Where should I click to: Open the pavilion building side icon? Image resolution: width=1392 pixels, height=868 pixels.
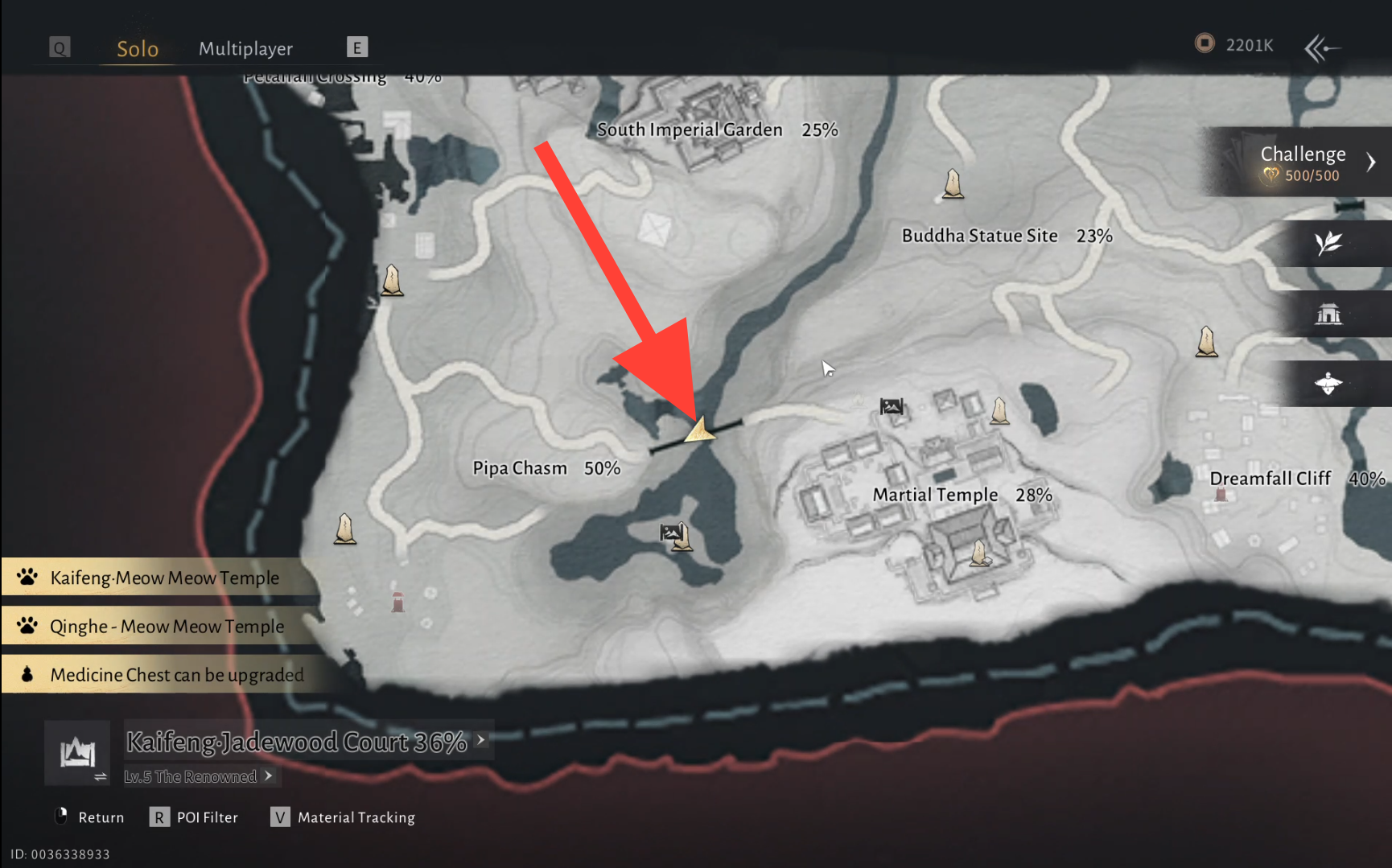tap(1328, 314)
